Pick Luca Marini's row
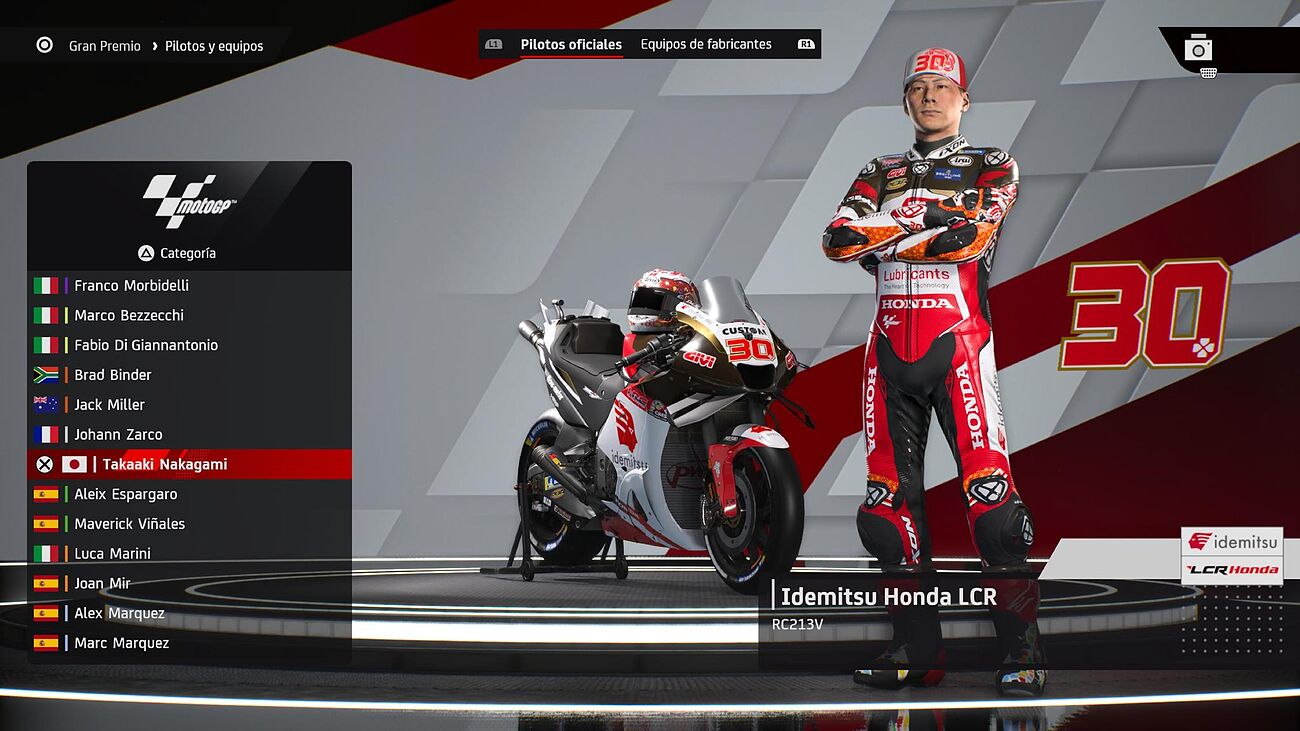Image resolution: width=1300 pixels, height=731 pixels. [113, 553]
